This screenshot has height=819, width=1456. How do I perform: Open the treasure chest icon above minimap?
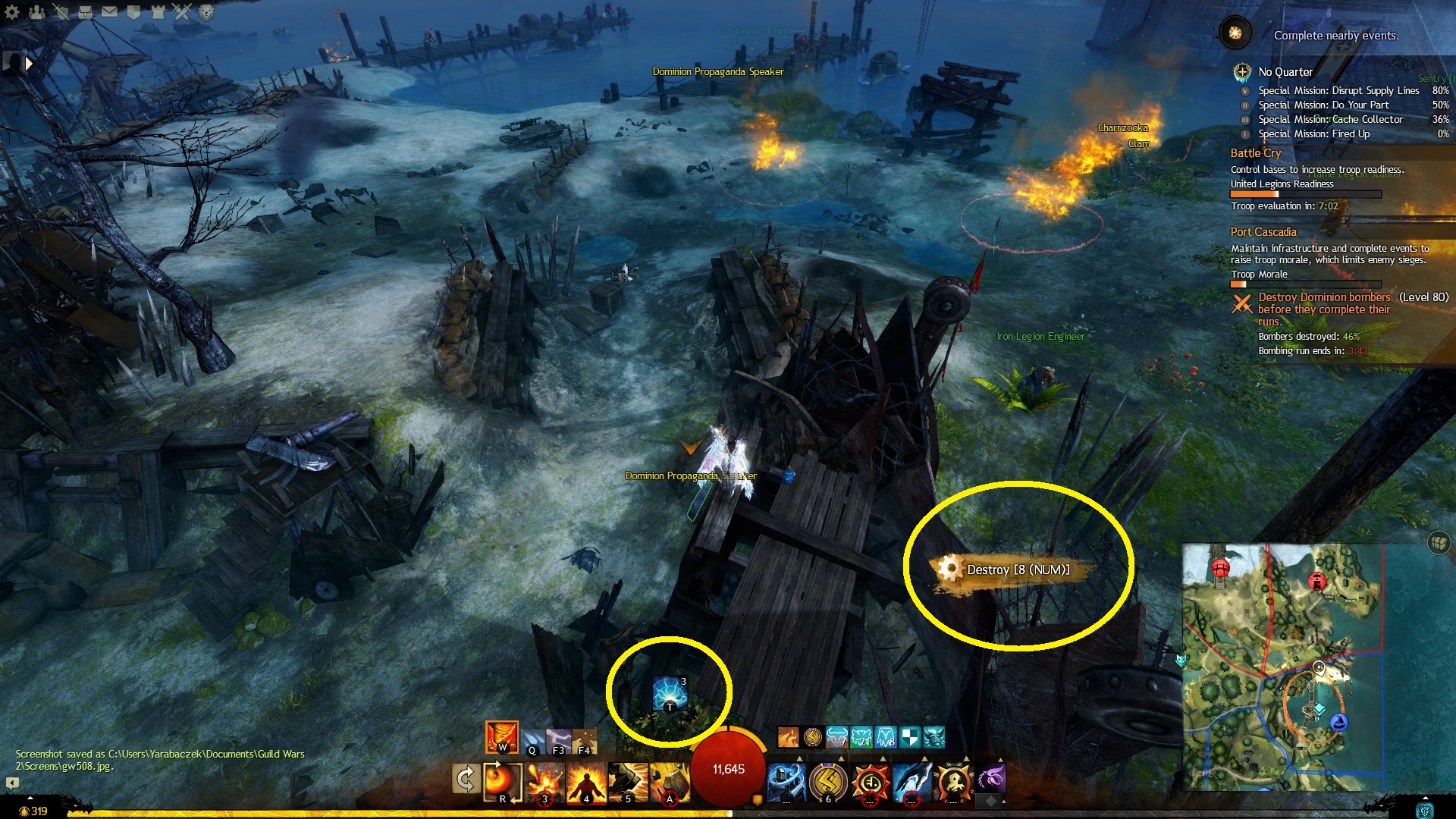pyautogui.click(x=1438, y=542)
